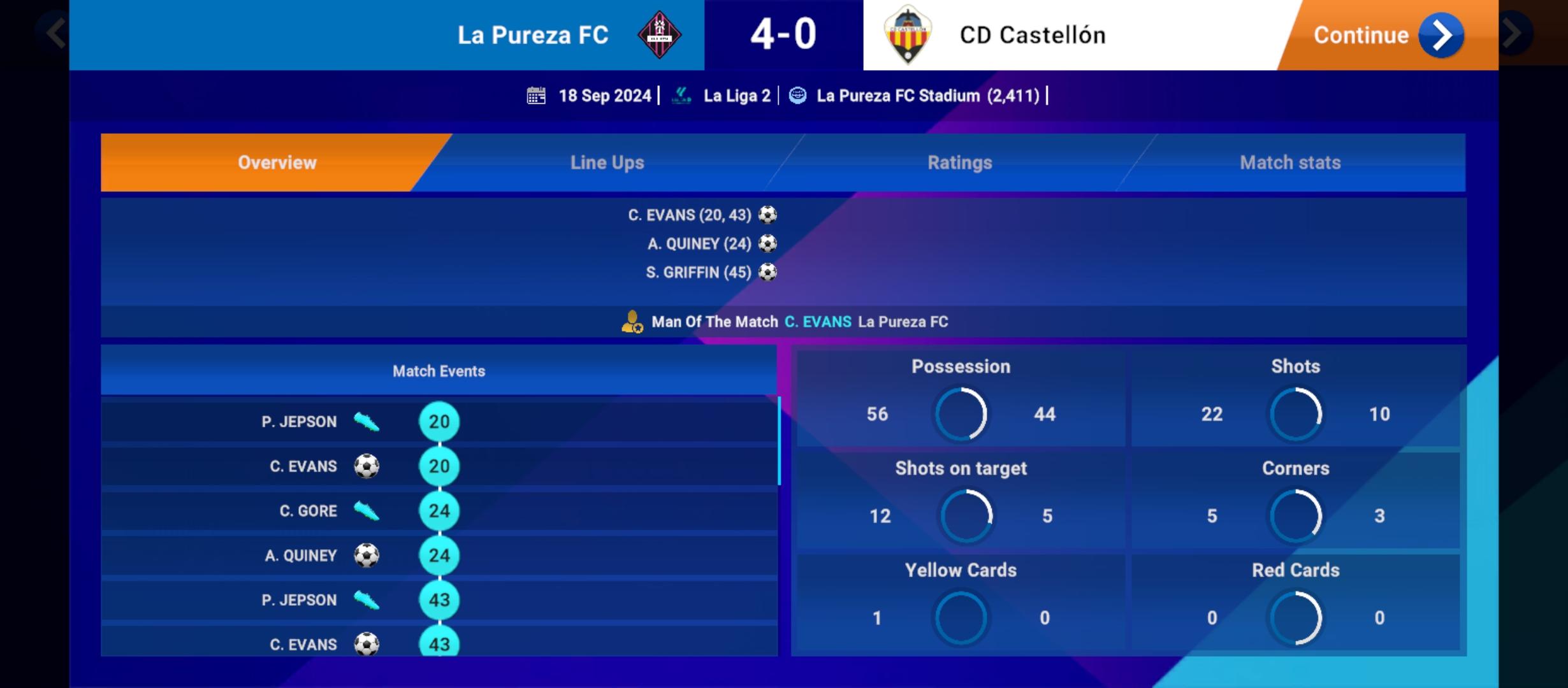Click the Man Of The Match award icon

point(632,322)
